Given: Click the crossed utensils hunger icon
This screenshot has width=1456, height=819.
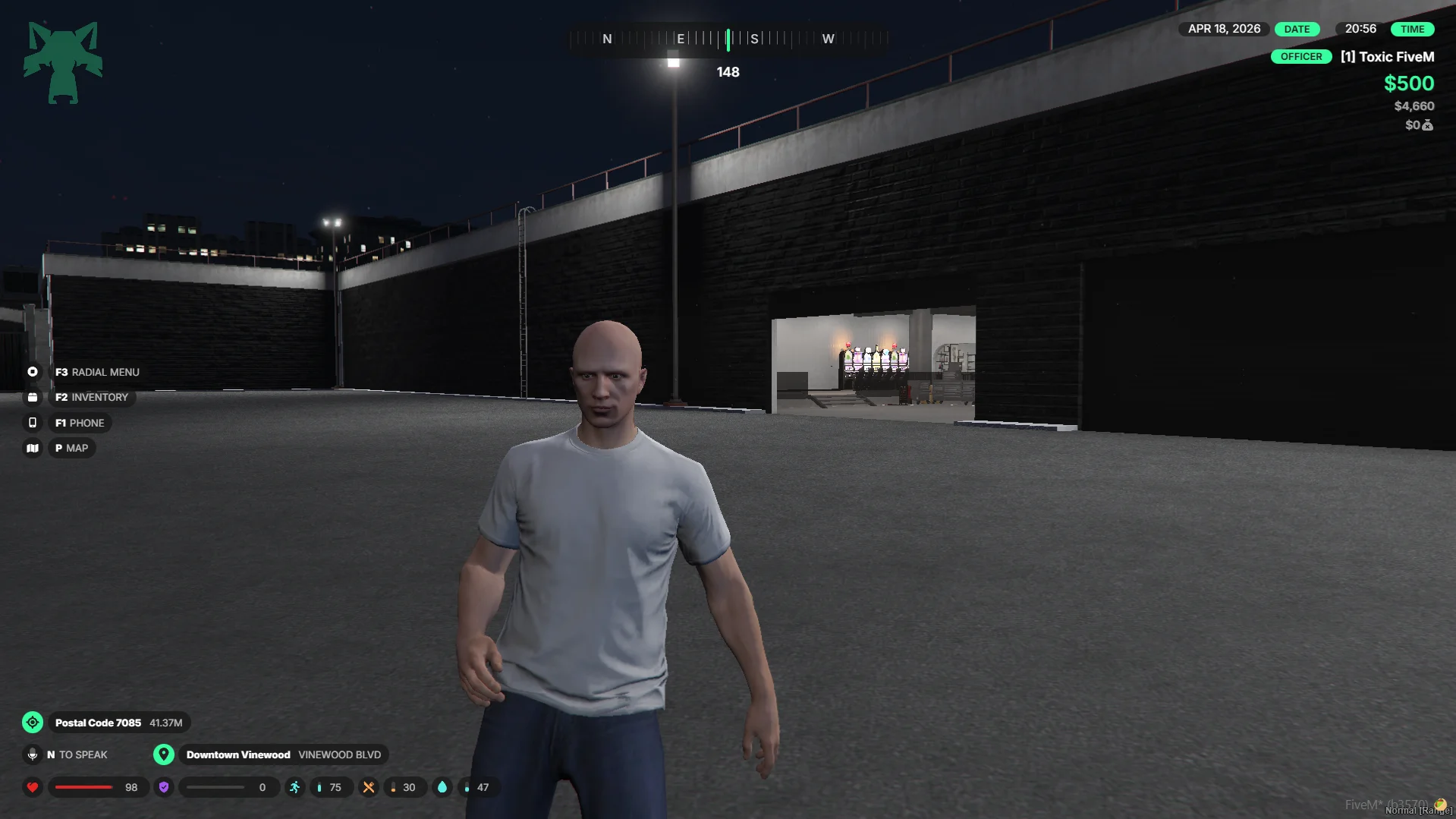Looking at the screenshot, I should pyautogui.click(x=369, y=787).
